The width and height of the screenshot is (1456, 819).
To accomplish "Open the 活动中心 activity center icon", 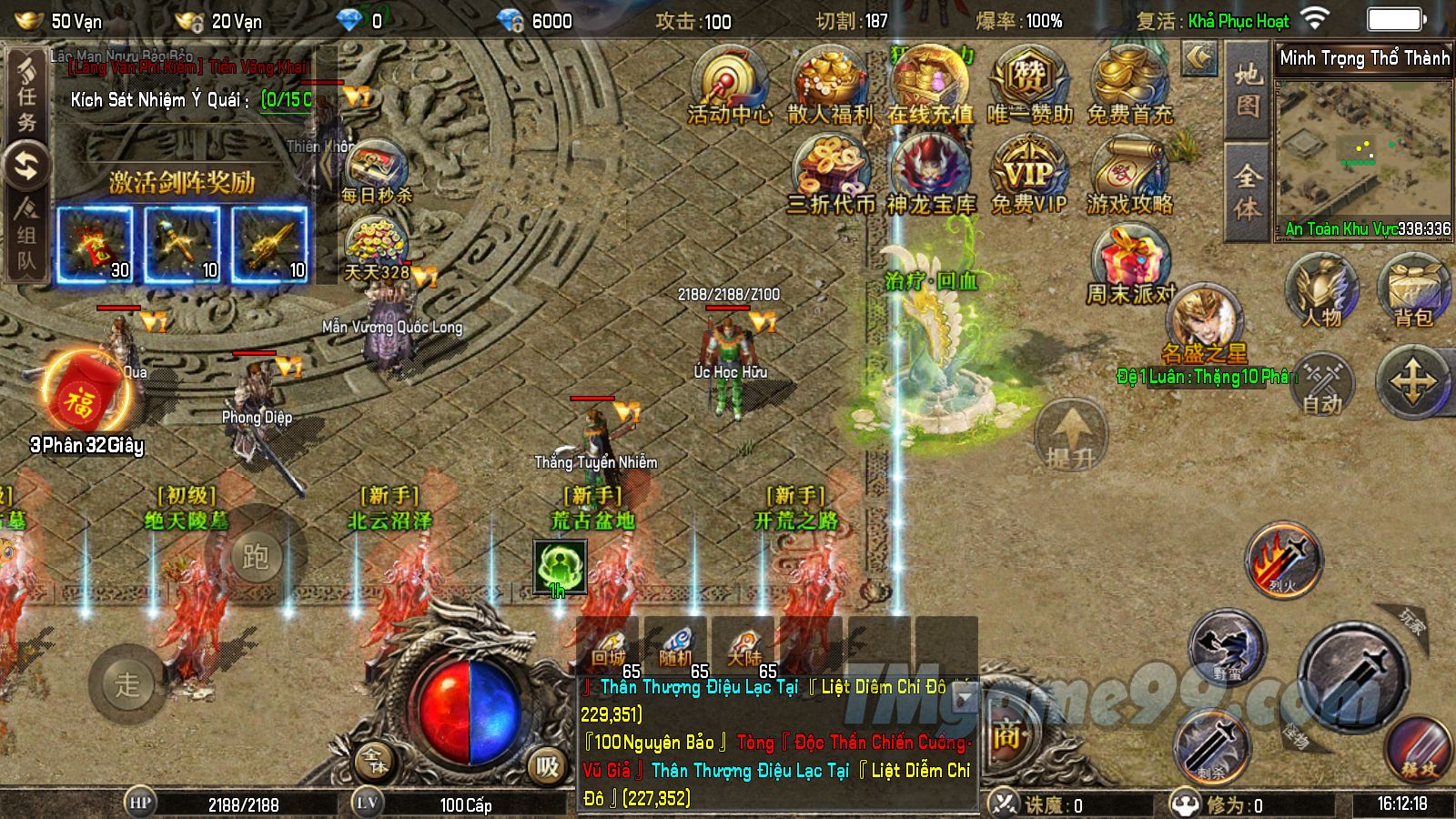I will point(730,84).
